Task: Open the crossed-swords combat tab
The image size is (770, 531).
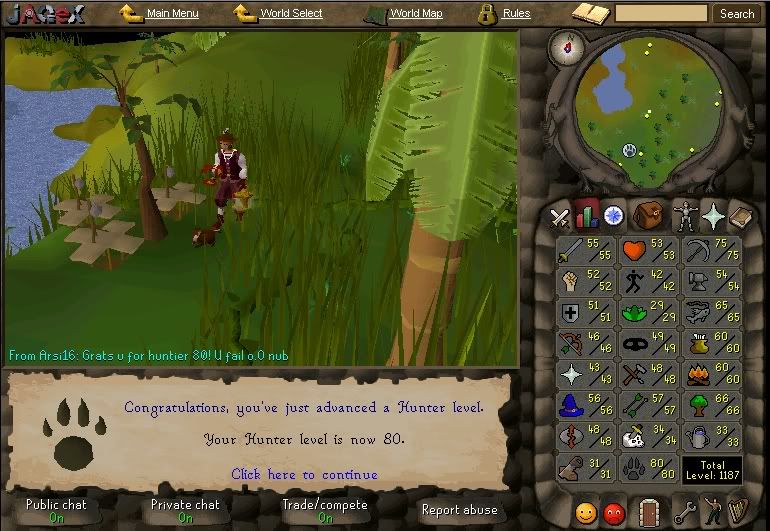Action: [x=560, y=216]
